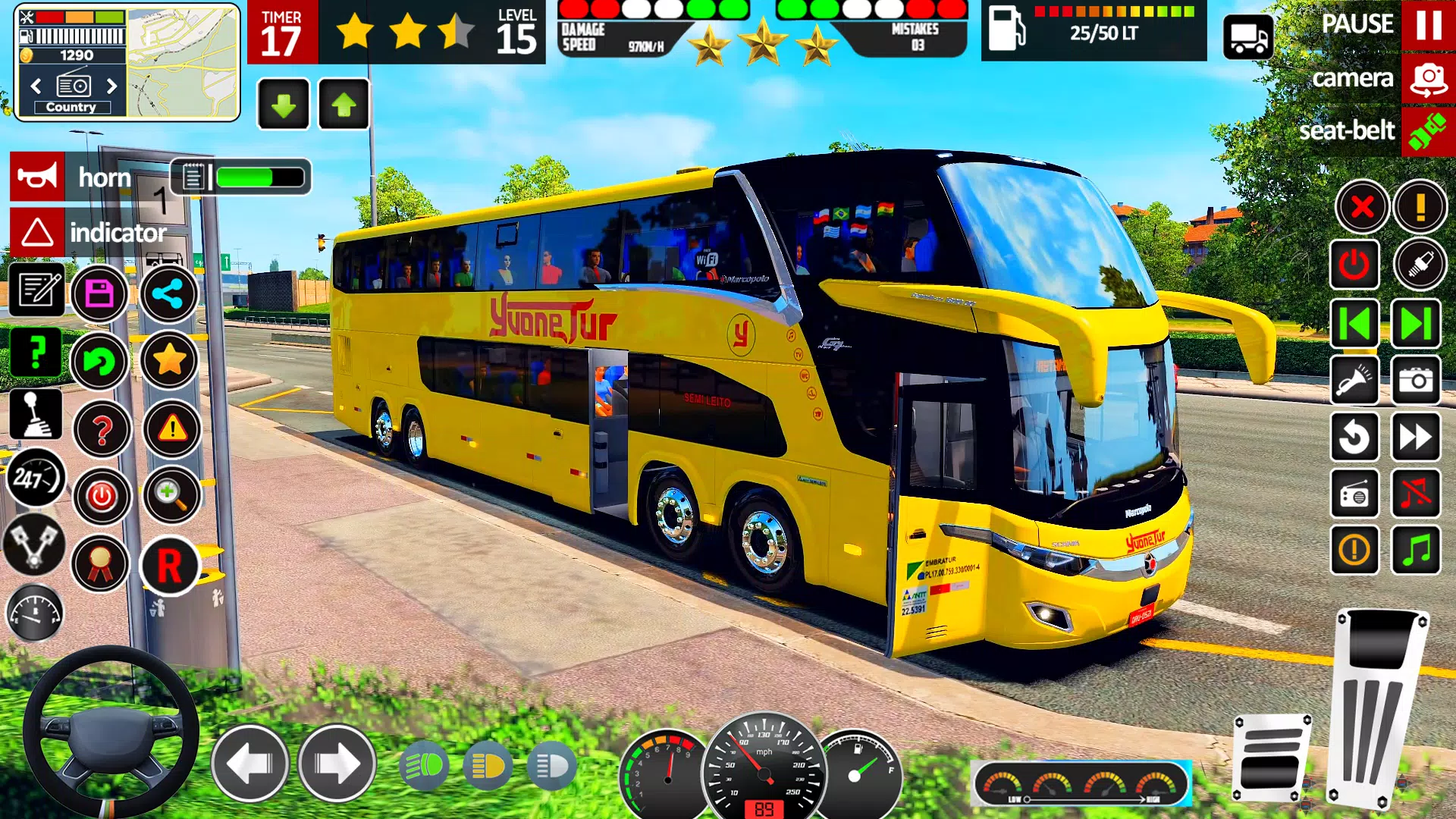
Task: Activate the zoom magnifier icon
Action: (x=171, y=495)
